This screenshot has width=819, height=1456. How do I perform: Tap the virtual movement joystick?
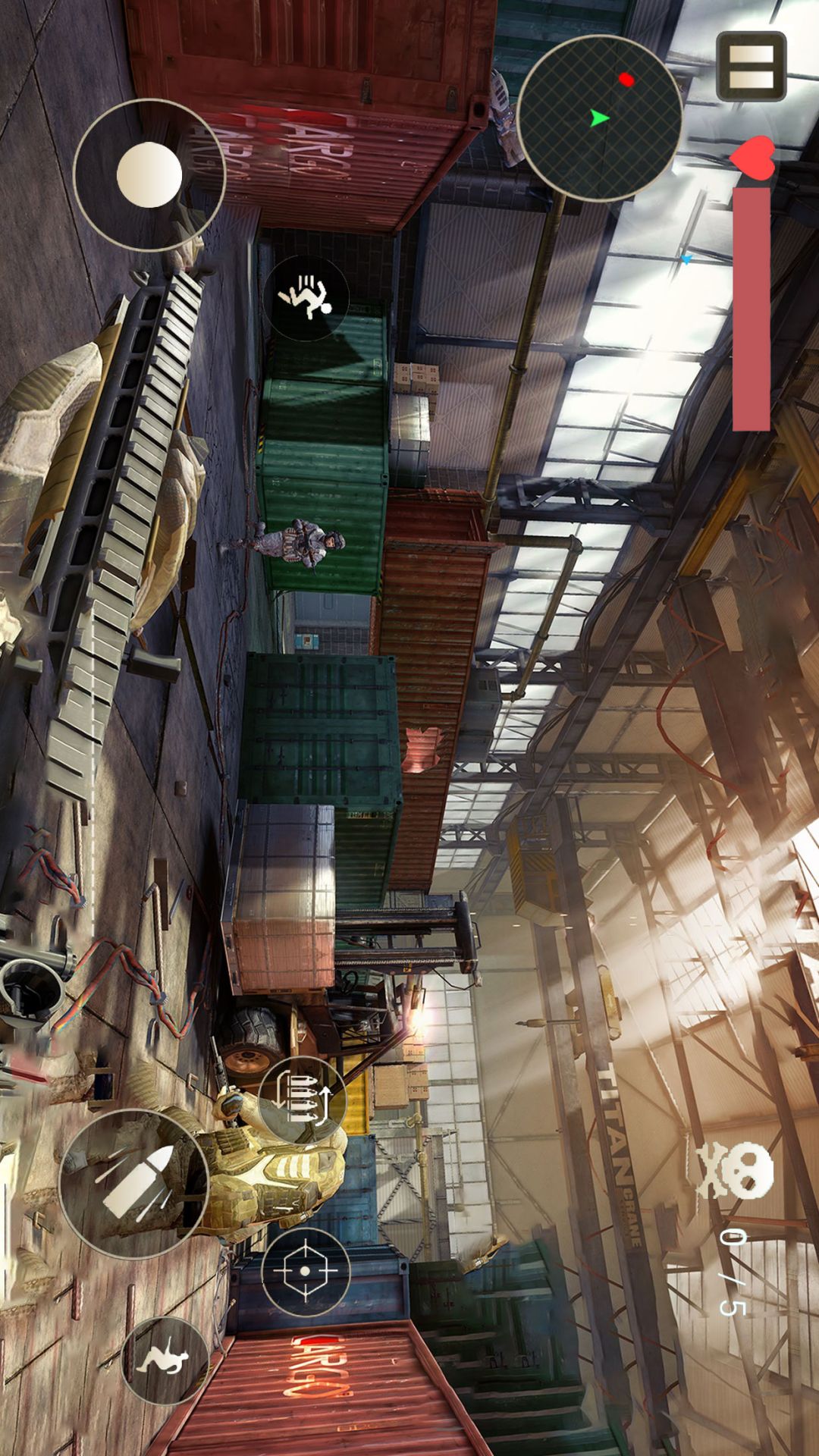pos(149,175)
